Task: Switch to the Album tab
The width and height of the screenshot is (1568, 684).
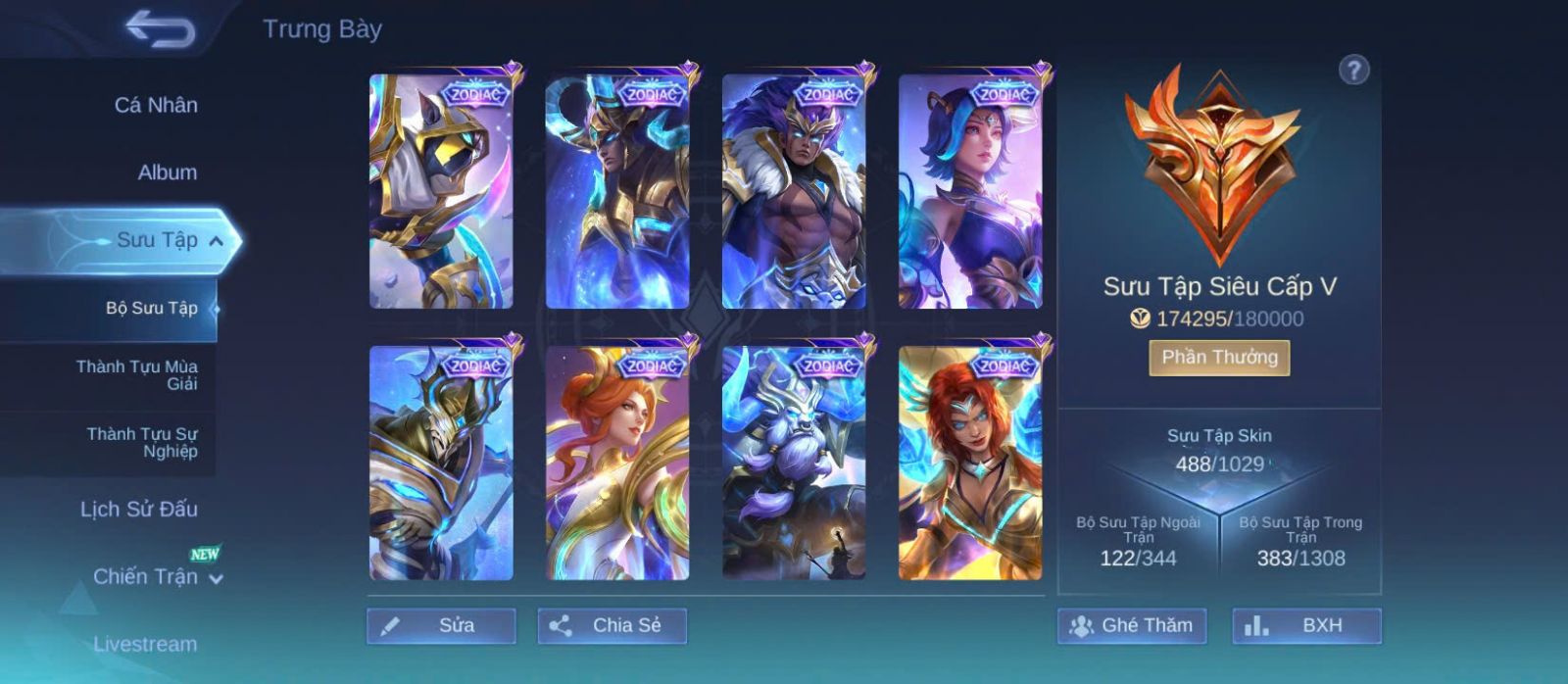Action: coord(167,172)
